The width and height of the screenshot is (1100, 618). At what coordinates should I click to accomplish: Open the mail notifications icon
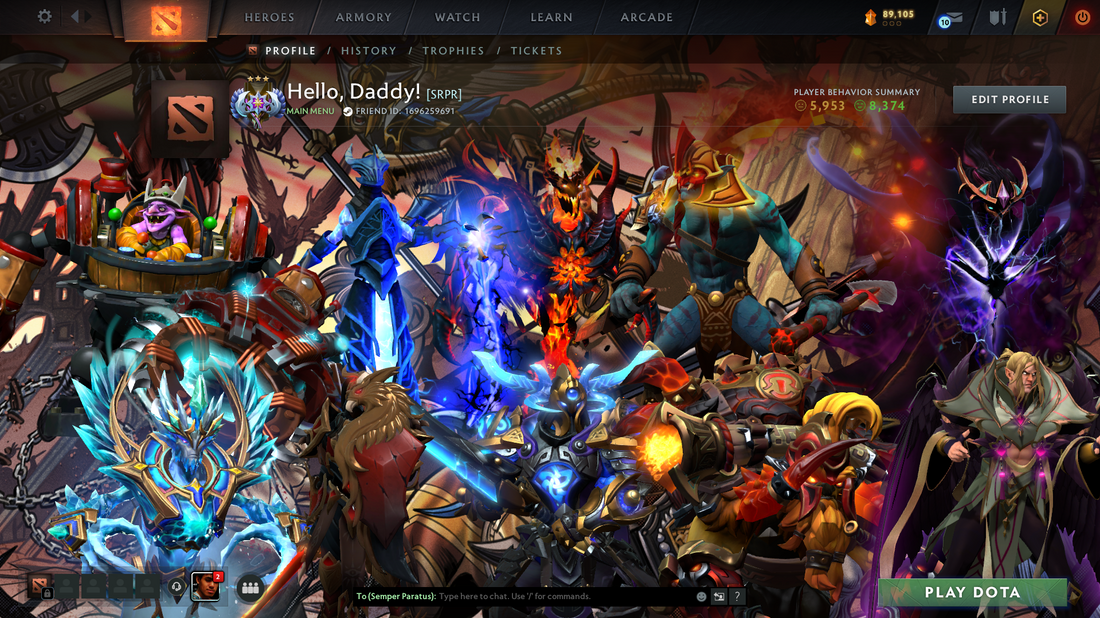(x=950, y=18)
